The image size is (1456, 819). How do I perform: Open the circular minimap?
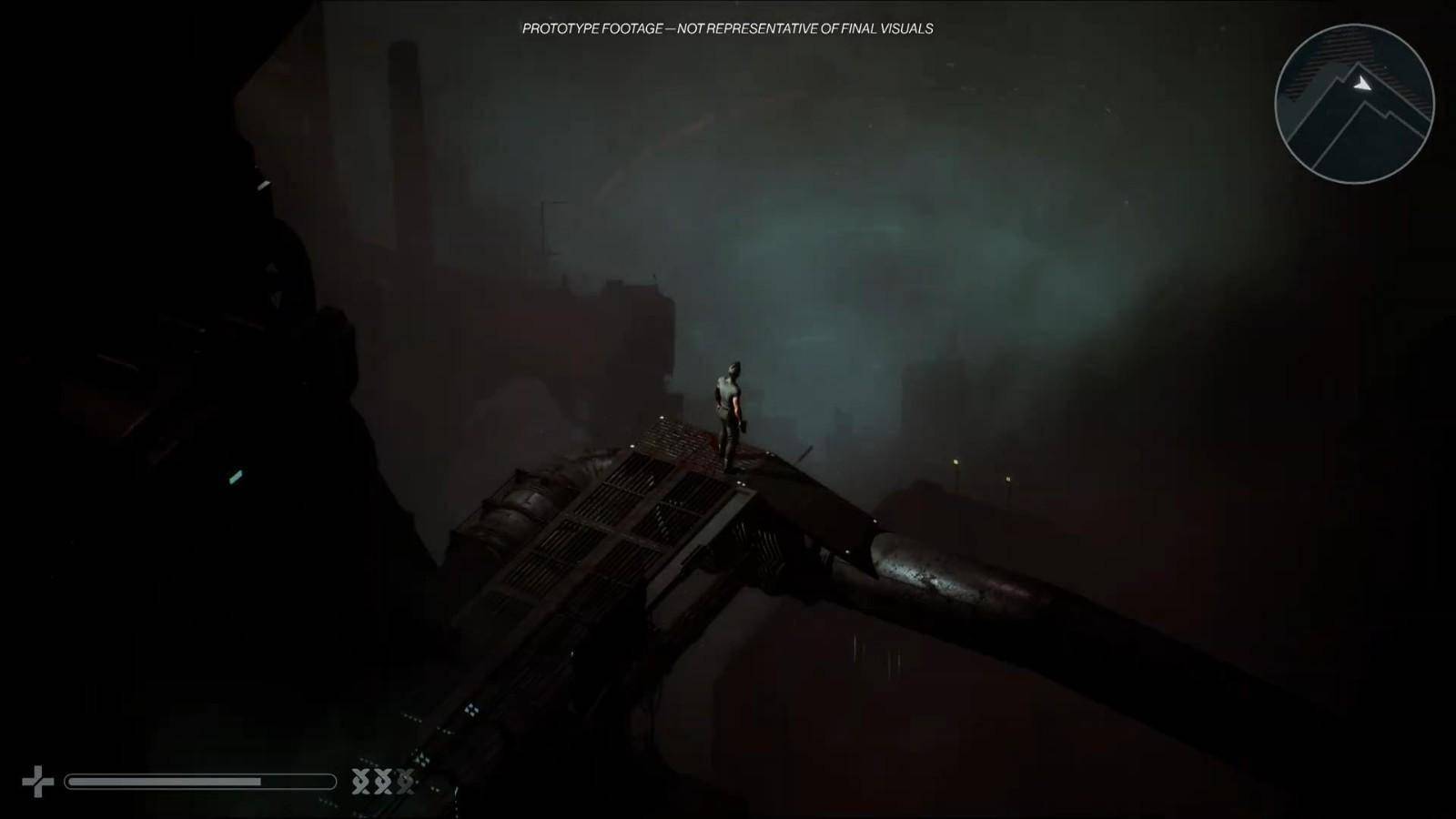(1354, 104)
